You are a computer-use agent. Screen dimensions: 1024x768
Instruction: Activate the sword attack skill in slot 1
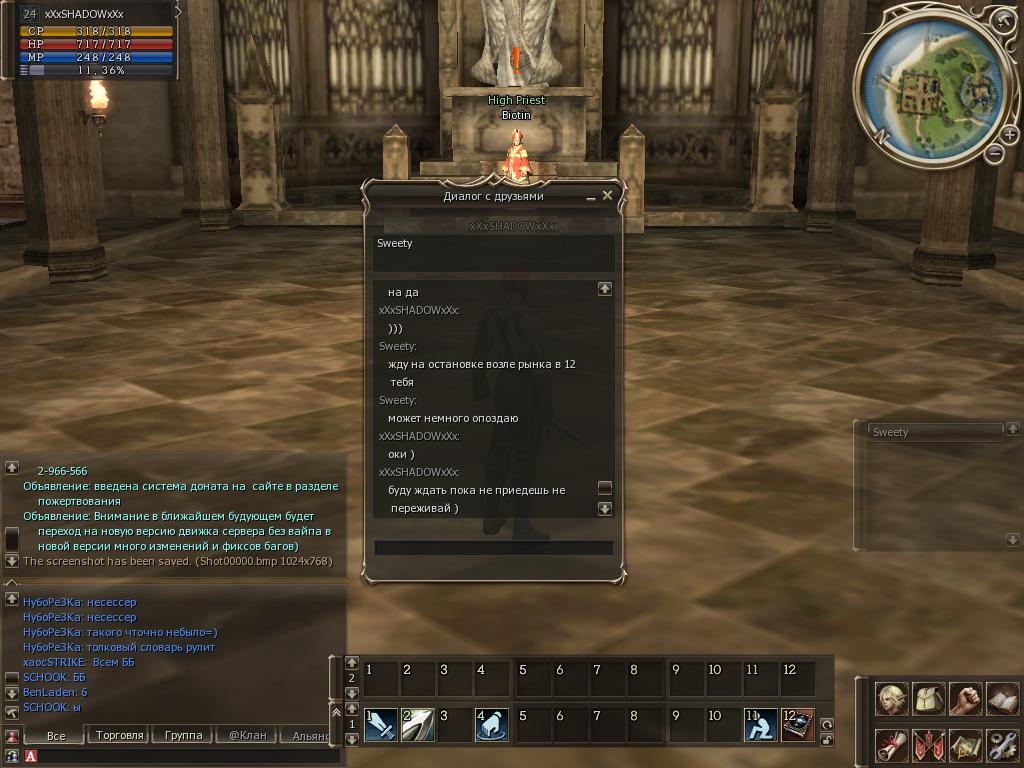(x=380, y=724)
